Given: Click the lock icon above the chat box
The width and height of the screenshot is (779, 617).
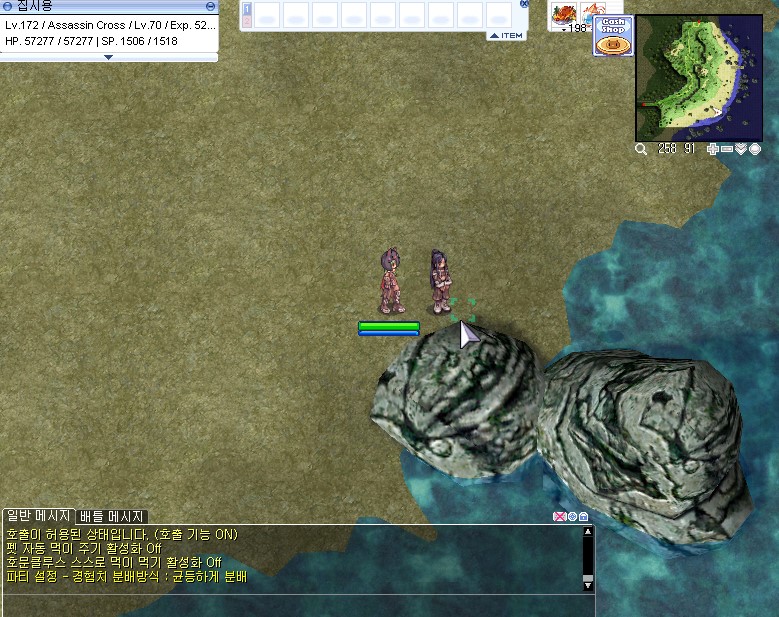Looking at the screenshot, I should click(583, 516).
